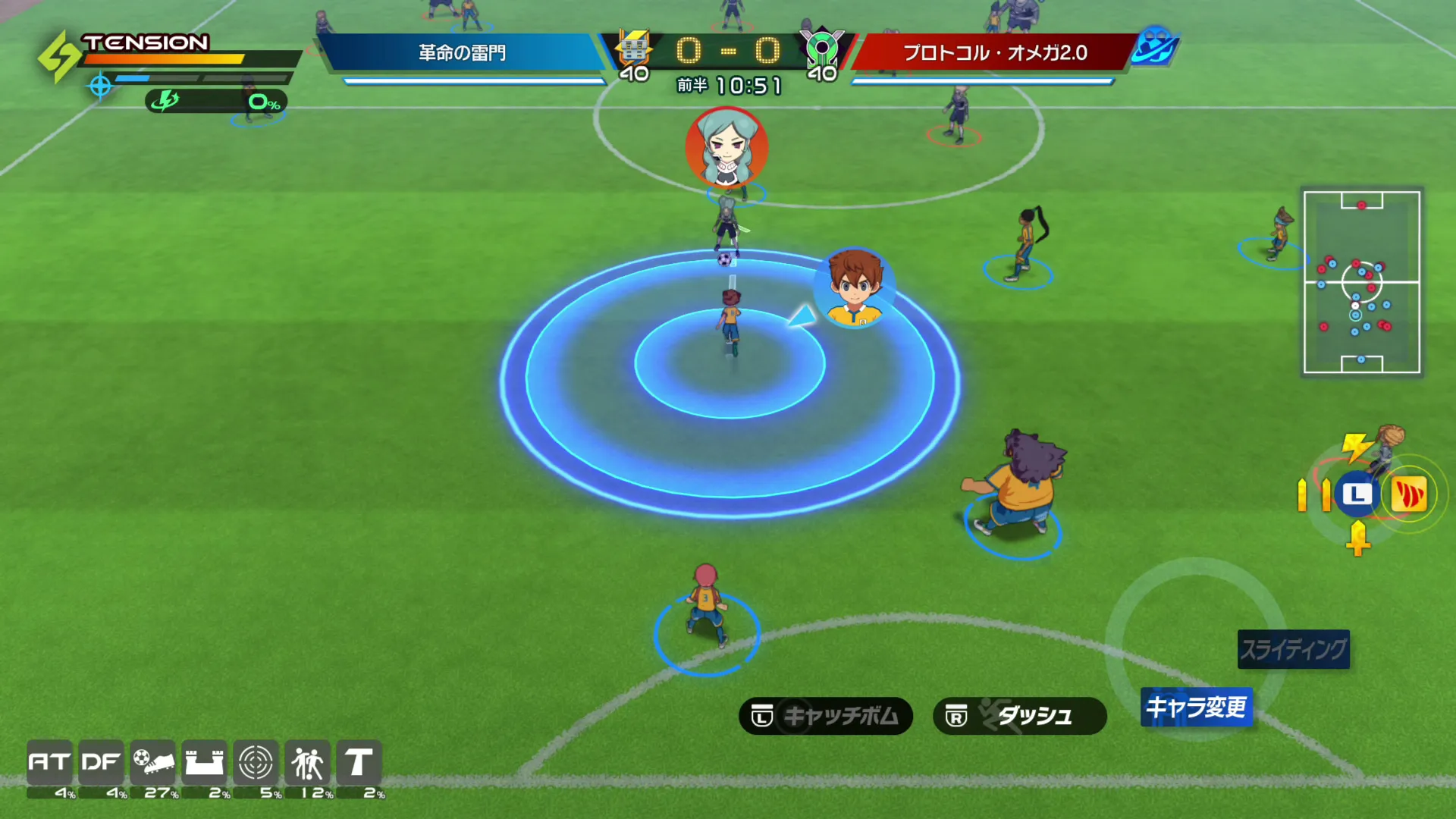Click the castle wall icon
The image size is (1456, 819).
coord(204,762)
